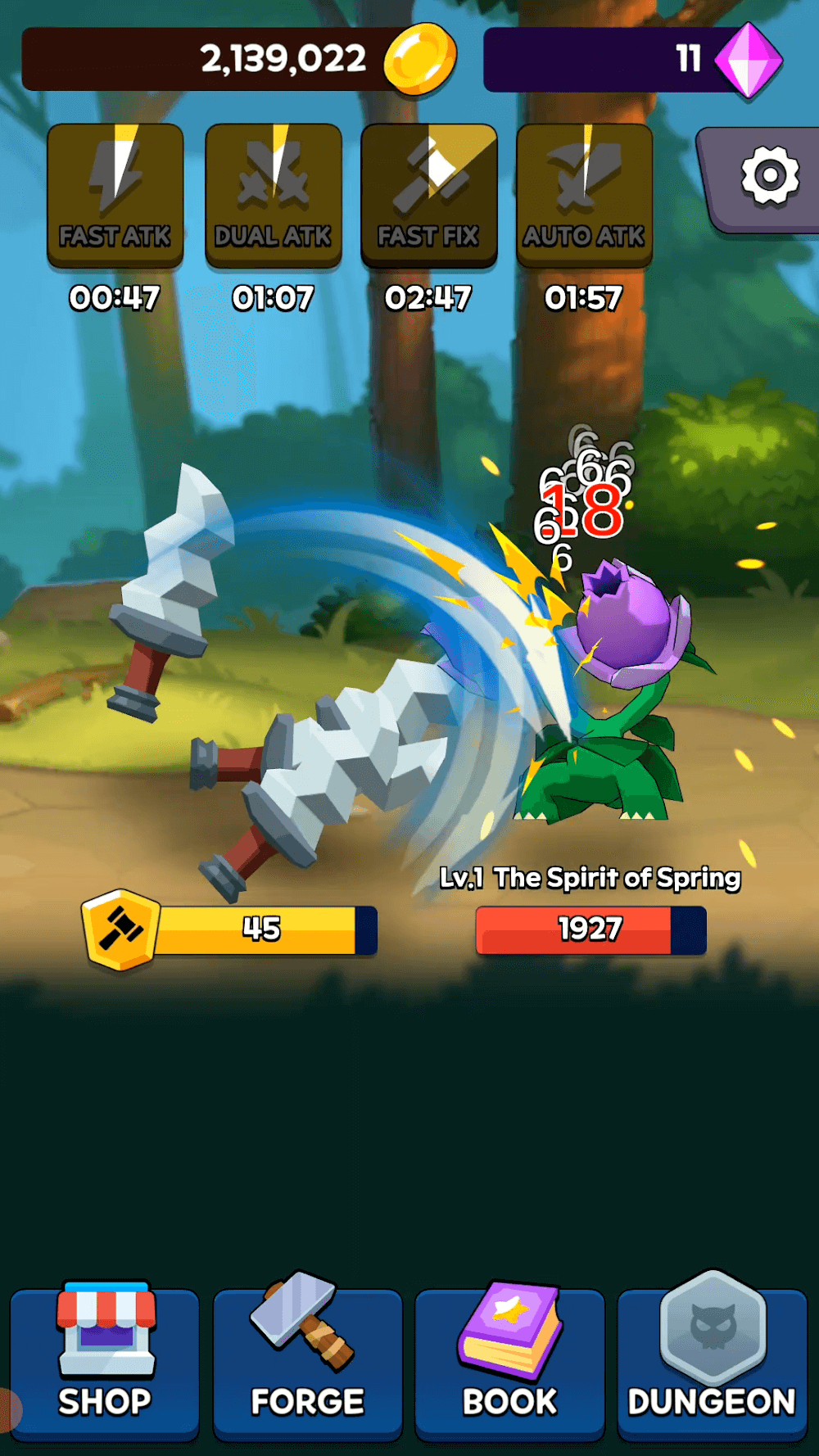Screen dimensions: 819x1456
Task: Go to the FORGE screen
Action: point(307,1361)
